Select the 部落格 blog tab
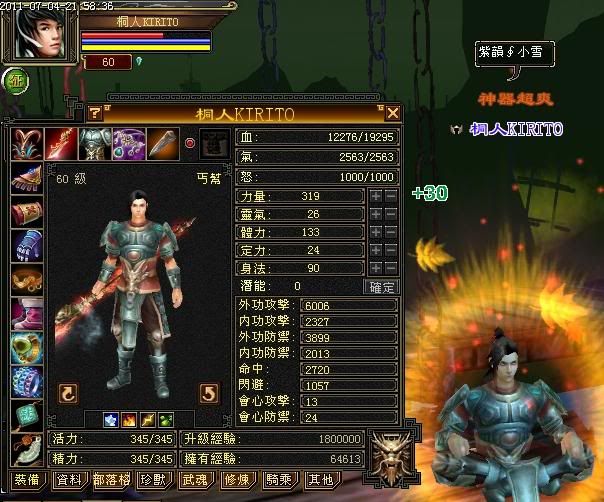Viewport: 604px width, 502px height. (111, 480)
